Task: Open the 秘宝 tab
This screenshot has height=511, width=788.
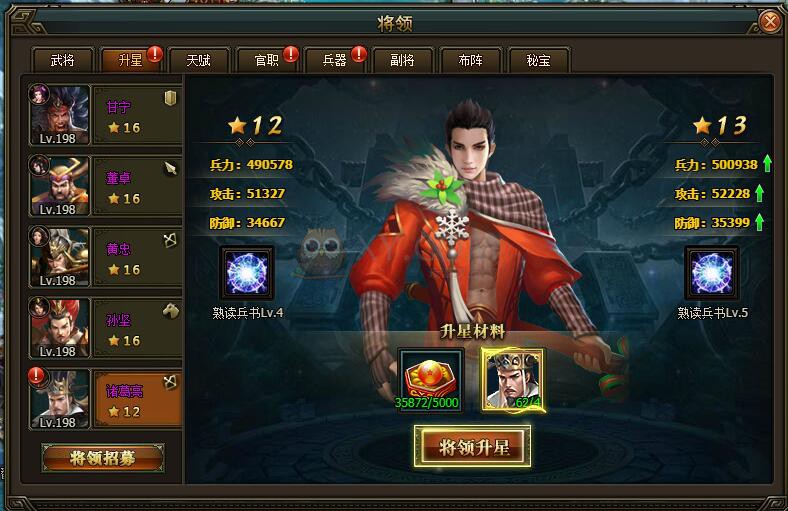Action: (x=538, y=60)
